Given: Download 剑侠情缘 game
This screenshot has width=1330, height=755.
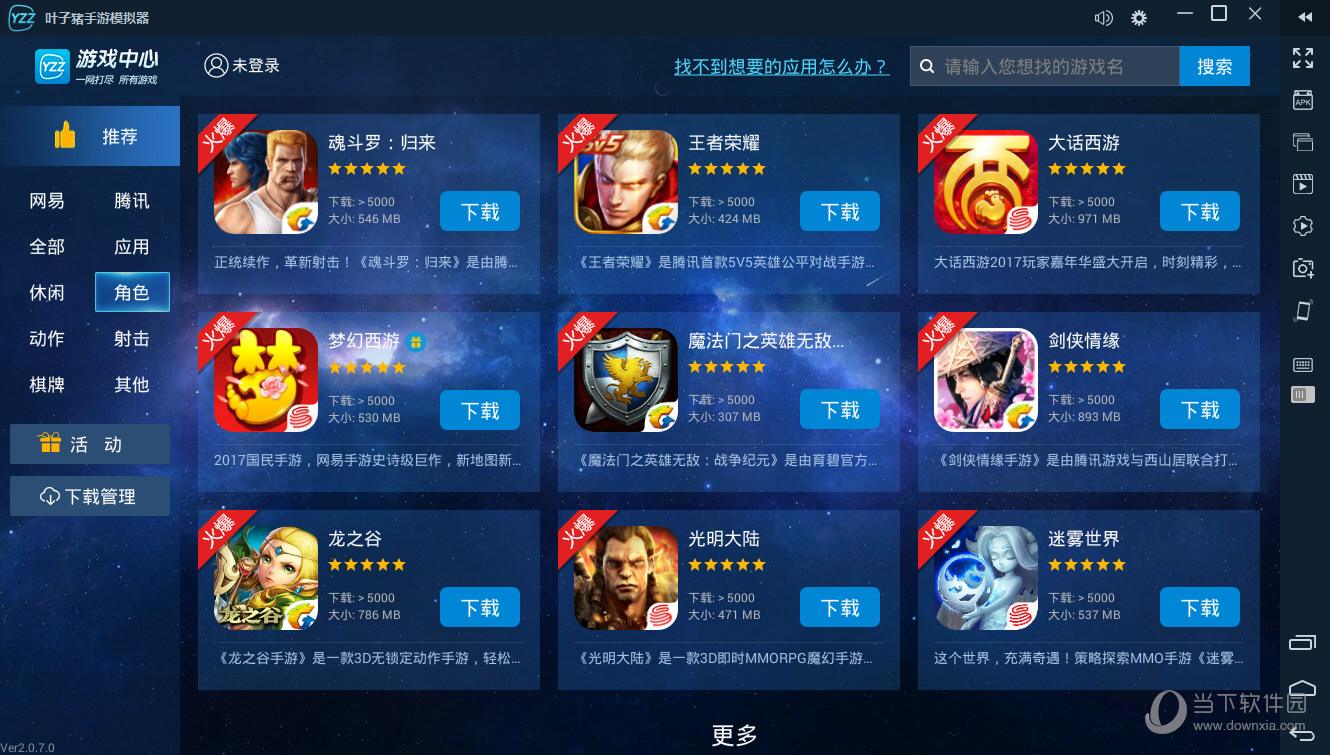Looking at the screenshot, I should click(1200, 410).
